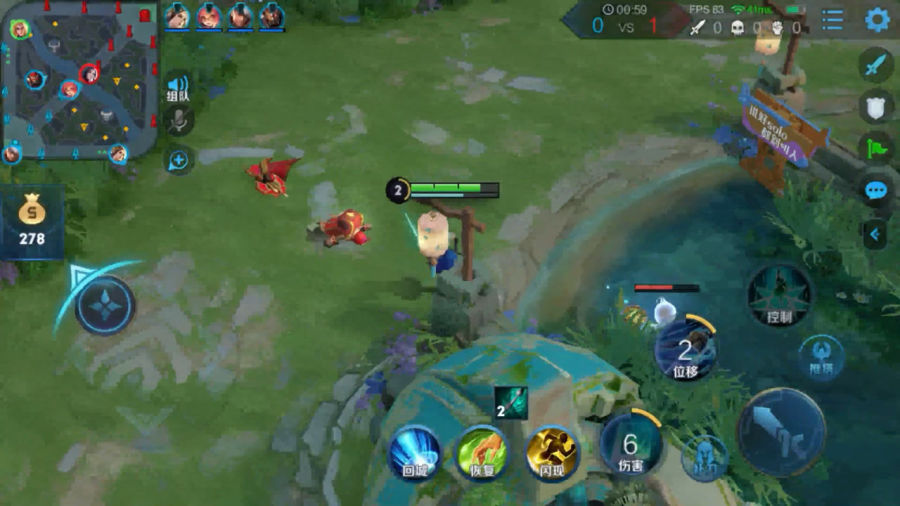Send the green flag gather signal
Viewport: 900px width, 506px height.
tap(876, 149)
